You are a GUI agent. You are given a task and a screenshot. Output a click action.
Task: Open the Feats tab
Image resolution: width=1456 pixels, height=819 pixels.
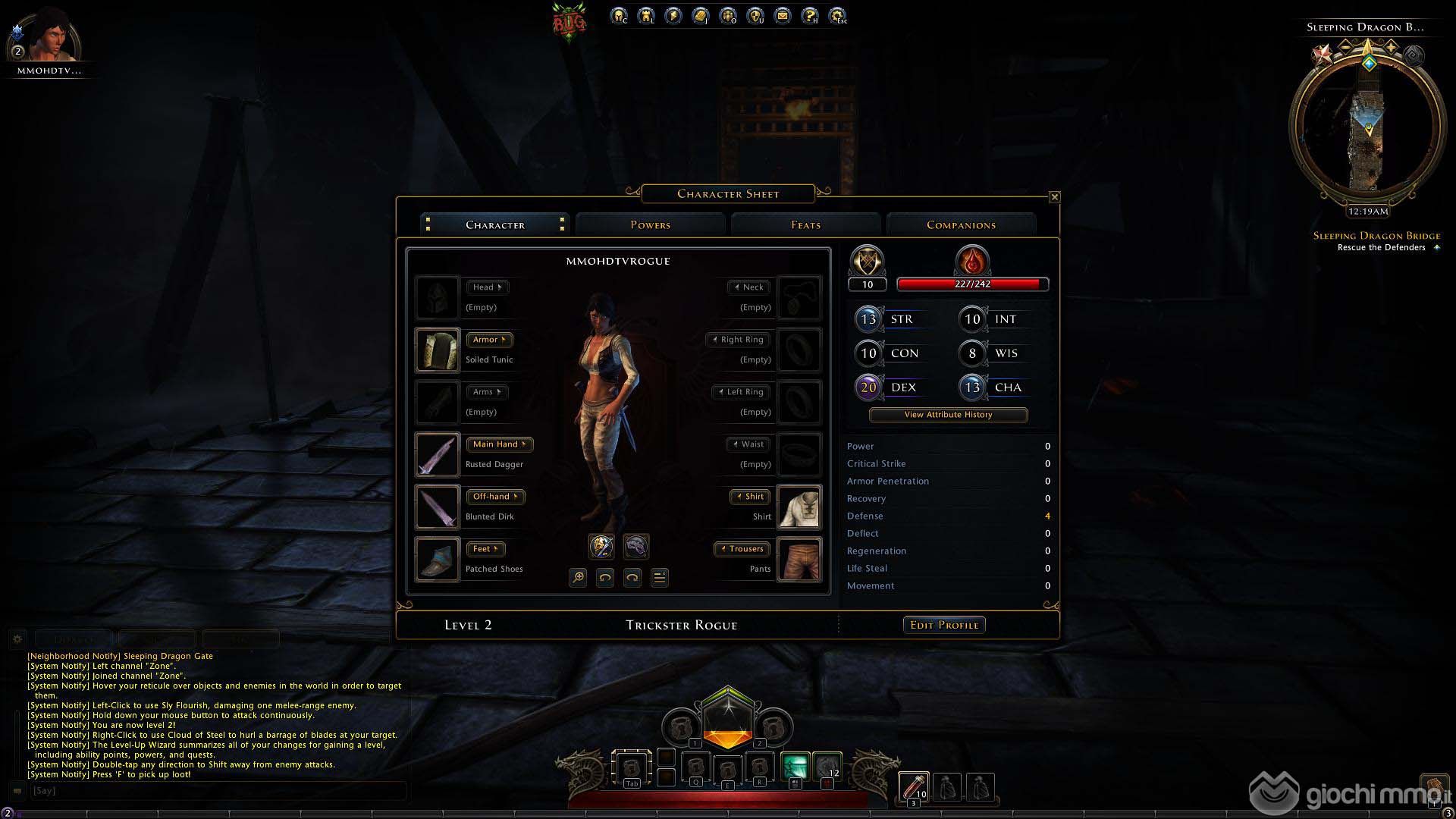point(805,224)
